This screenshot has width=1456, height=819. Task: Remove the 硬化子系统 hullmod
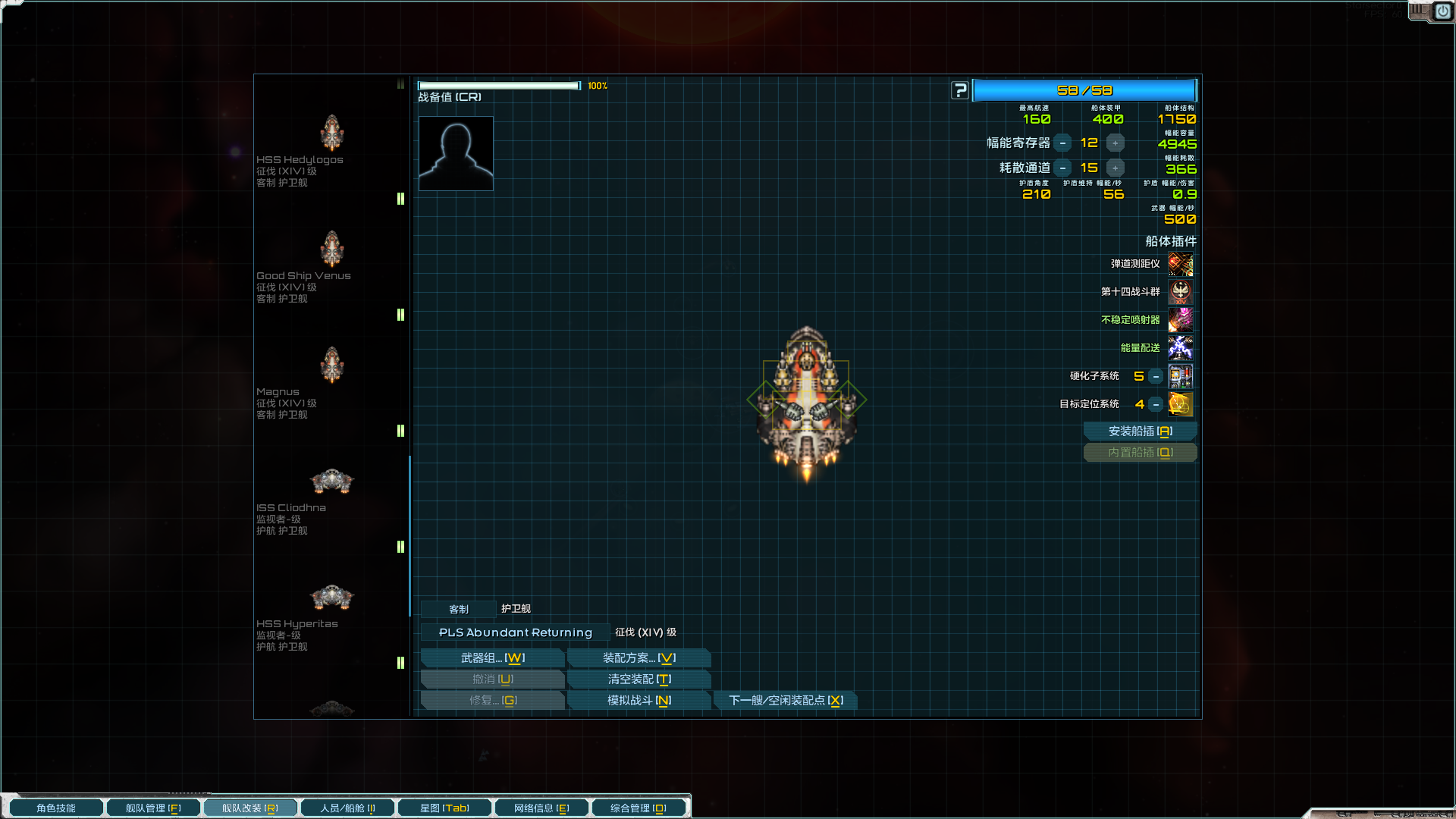point(1156,377)
